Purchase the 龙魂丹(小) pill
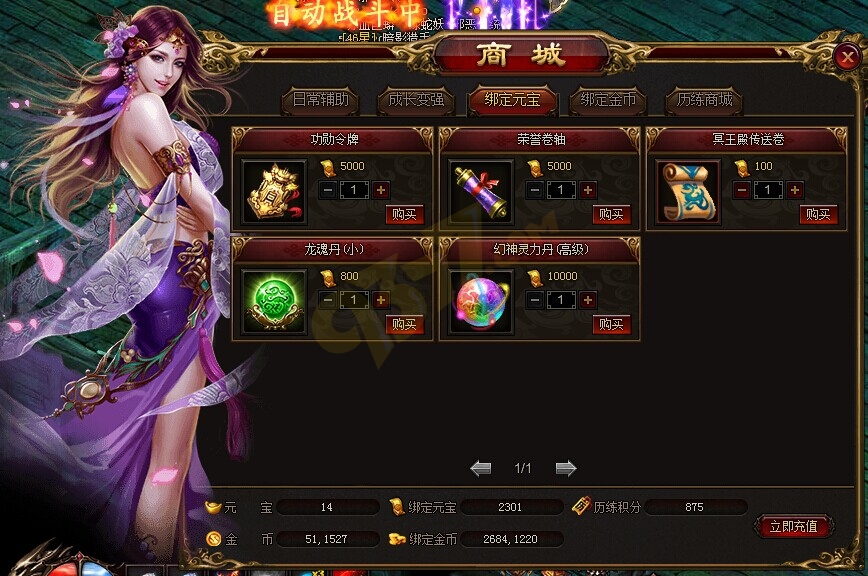Viewport: 868px width, 576px height. pyautogui.click(x=405, y=324)
